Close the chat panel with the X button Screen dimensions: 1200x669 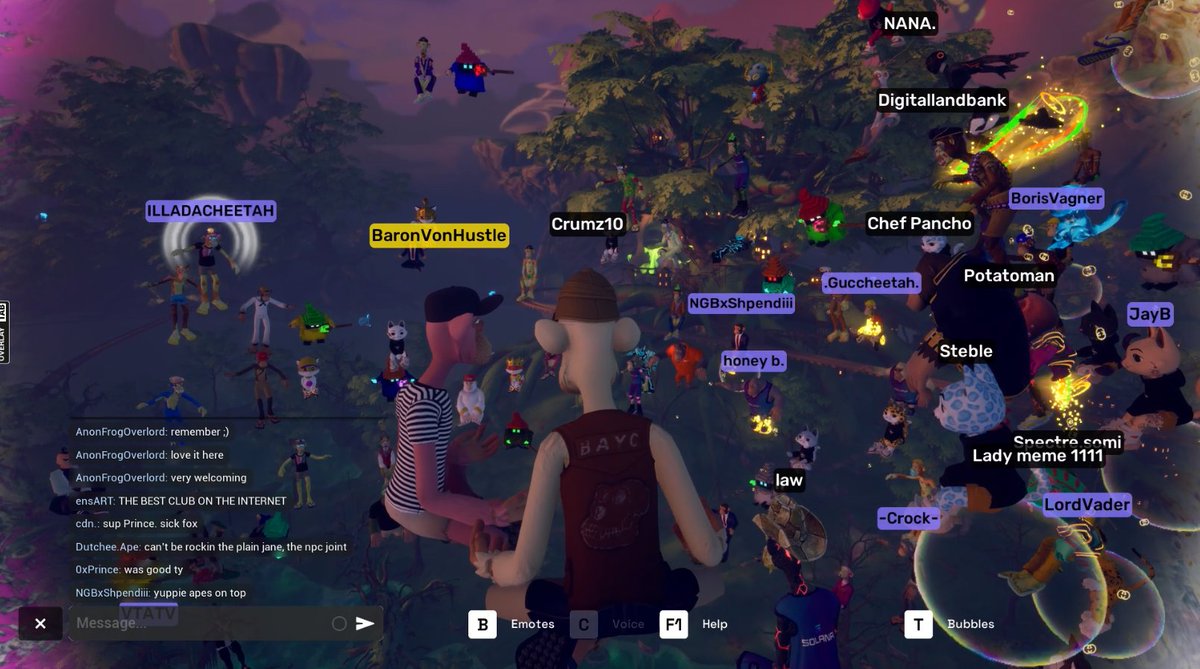pos(40,624)
